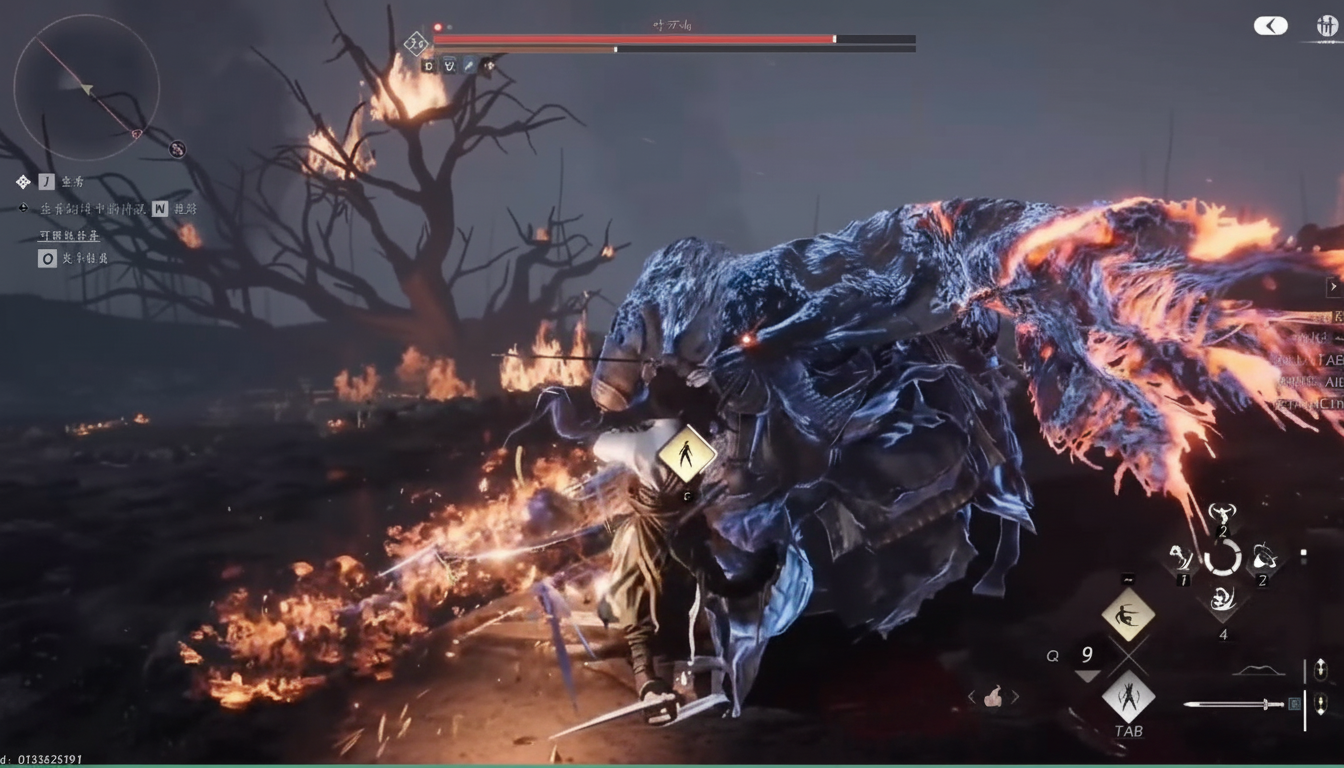
Task: Cycle to the previous emote with left arrow
Action: click(971, 697)
